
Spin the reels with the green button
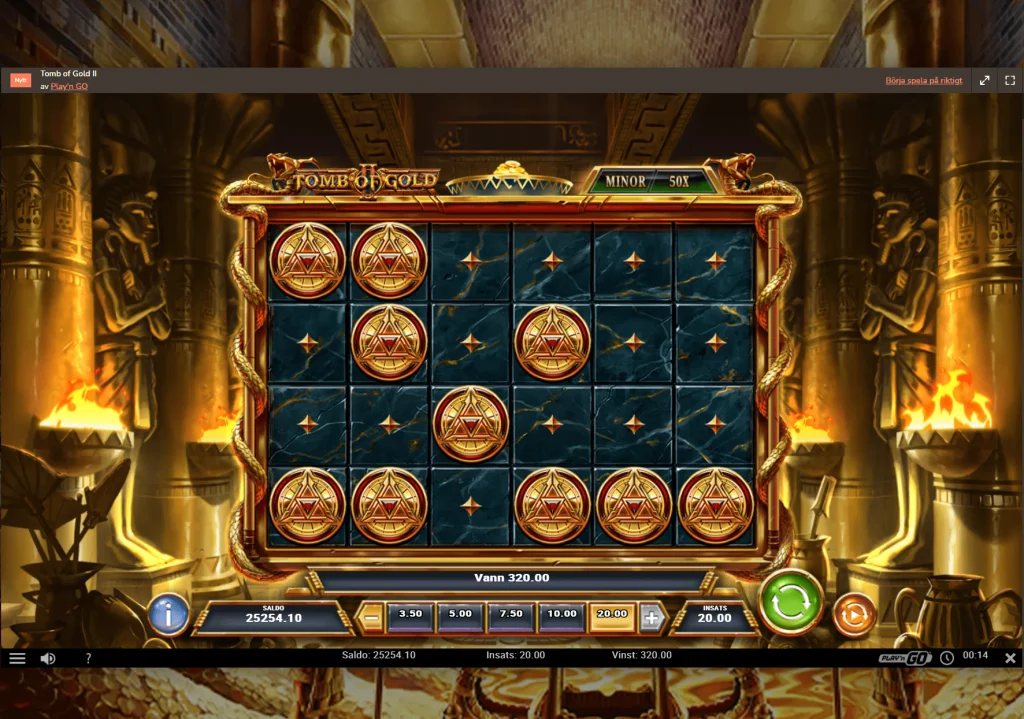(x=791, y=602)
